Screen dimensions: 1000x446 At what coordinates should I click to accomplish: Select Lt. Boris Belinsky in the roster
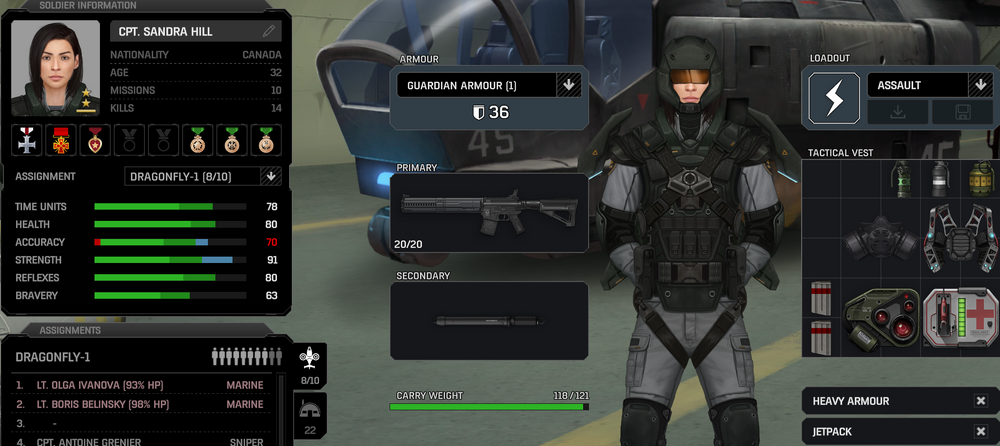pyautogui.click(x=140, y=404)
